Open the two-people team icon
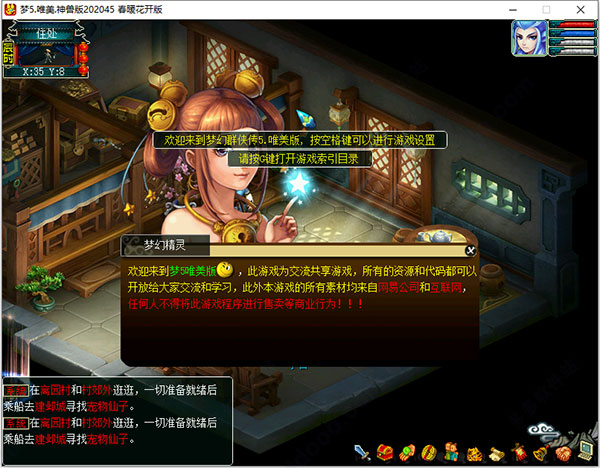This screenshot has width=600, height=468. coord(451,452)
